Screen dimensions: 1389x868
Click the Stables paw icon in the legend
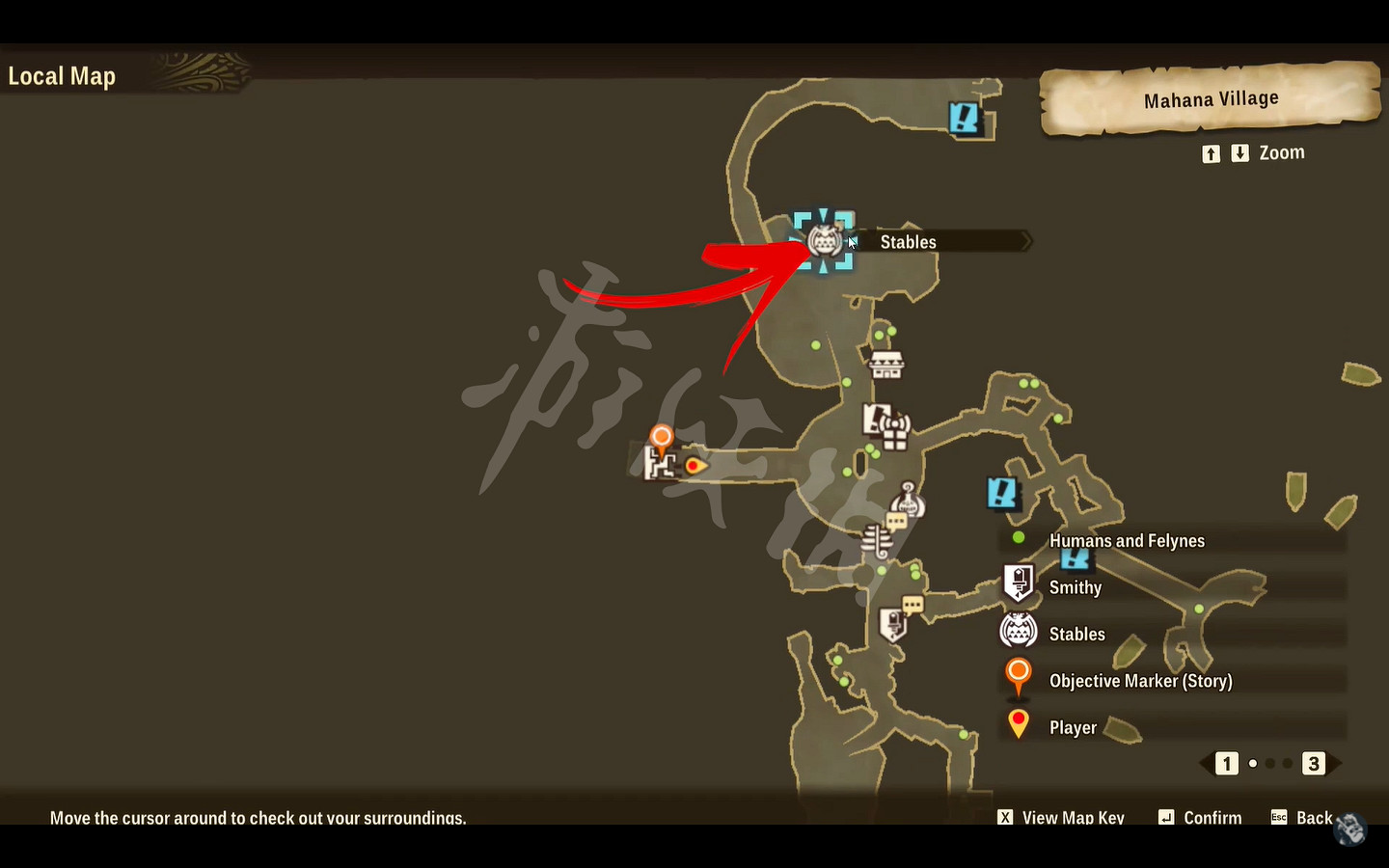click(x=1019, y=631)
